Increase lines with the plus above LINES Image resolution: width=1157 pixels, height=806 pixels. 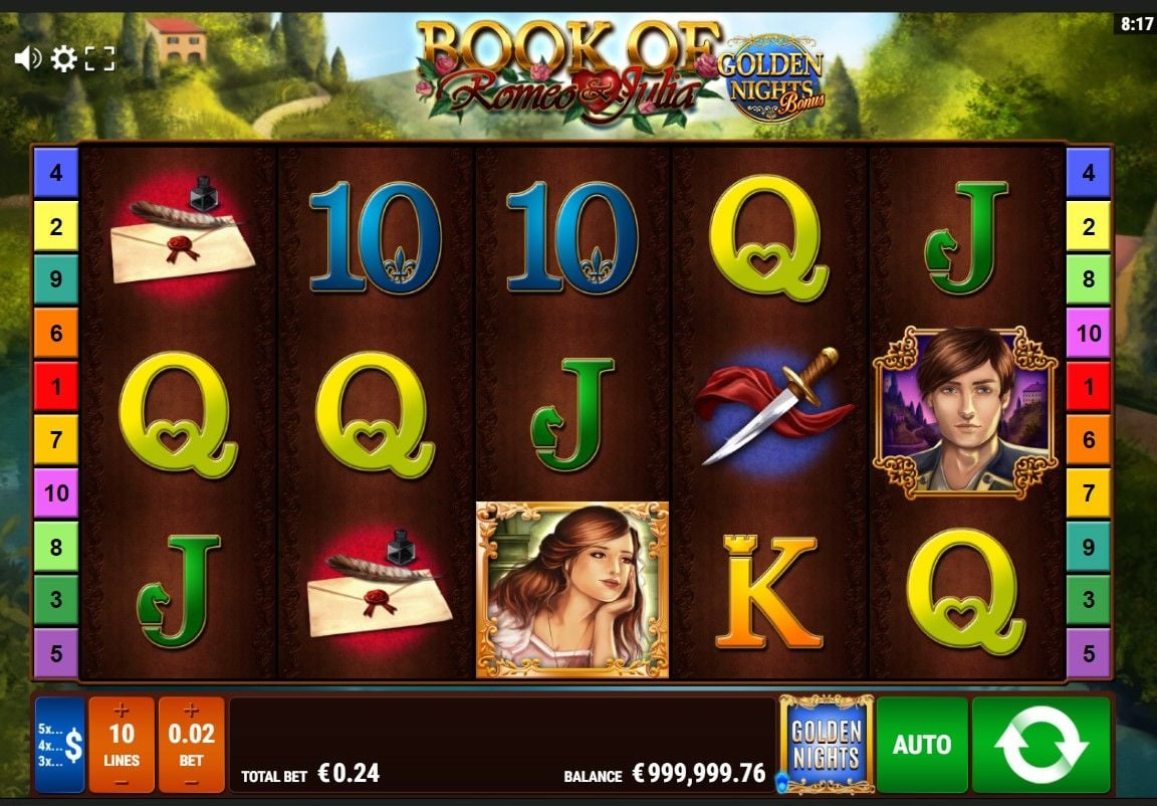click(x=122, y=711)
